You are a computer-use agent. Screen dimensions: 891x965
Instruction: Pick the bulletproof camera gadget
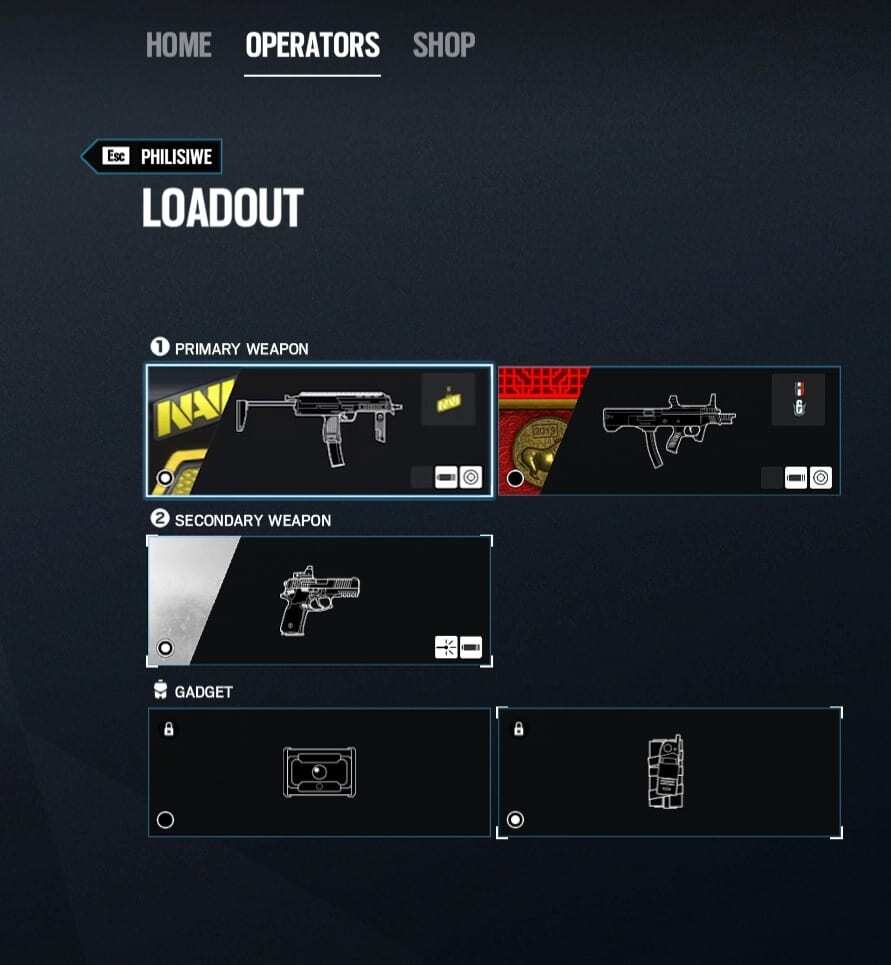(x=319, y=772)
